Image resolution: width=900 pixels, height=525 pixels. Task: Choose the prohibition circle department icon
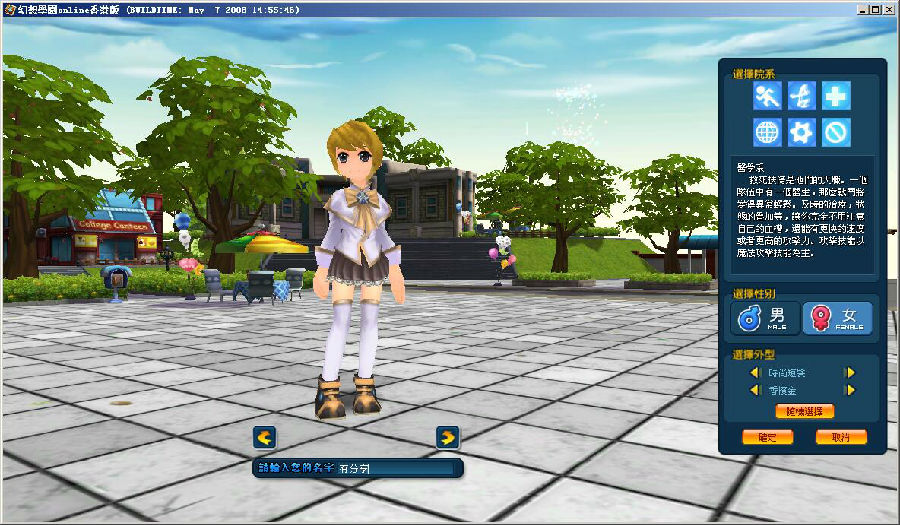[x=836, y=132]
